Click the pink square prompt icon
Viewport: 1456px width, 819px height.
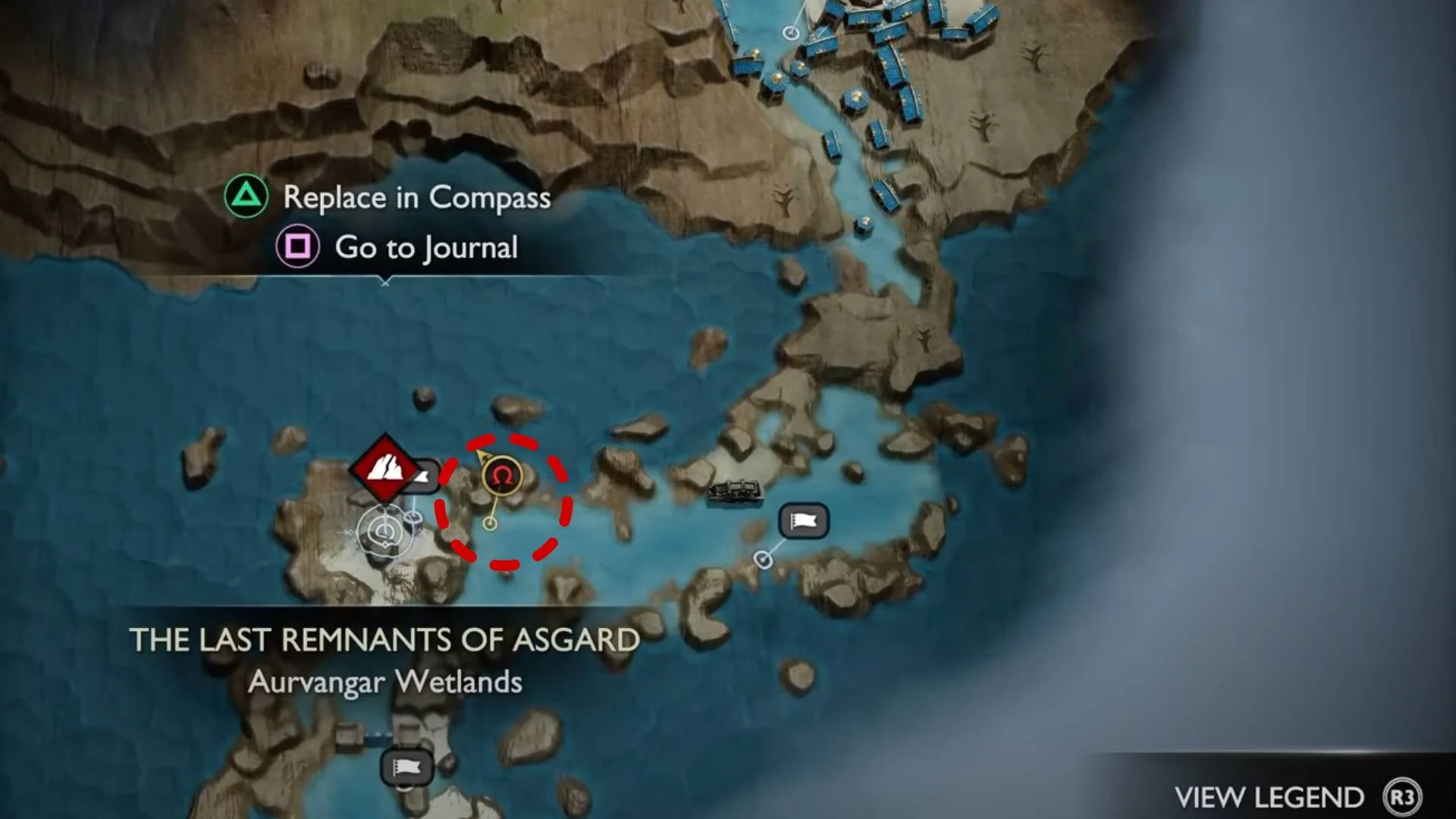[300, 247]
